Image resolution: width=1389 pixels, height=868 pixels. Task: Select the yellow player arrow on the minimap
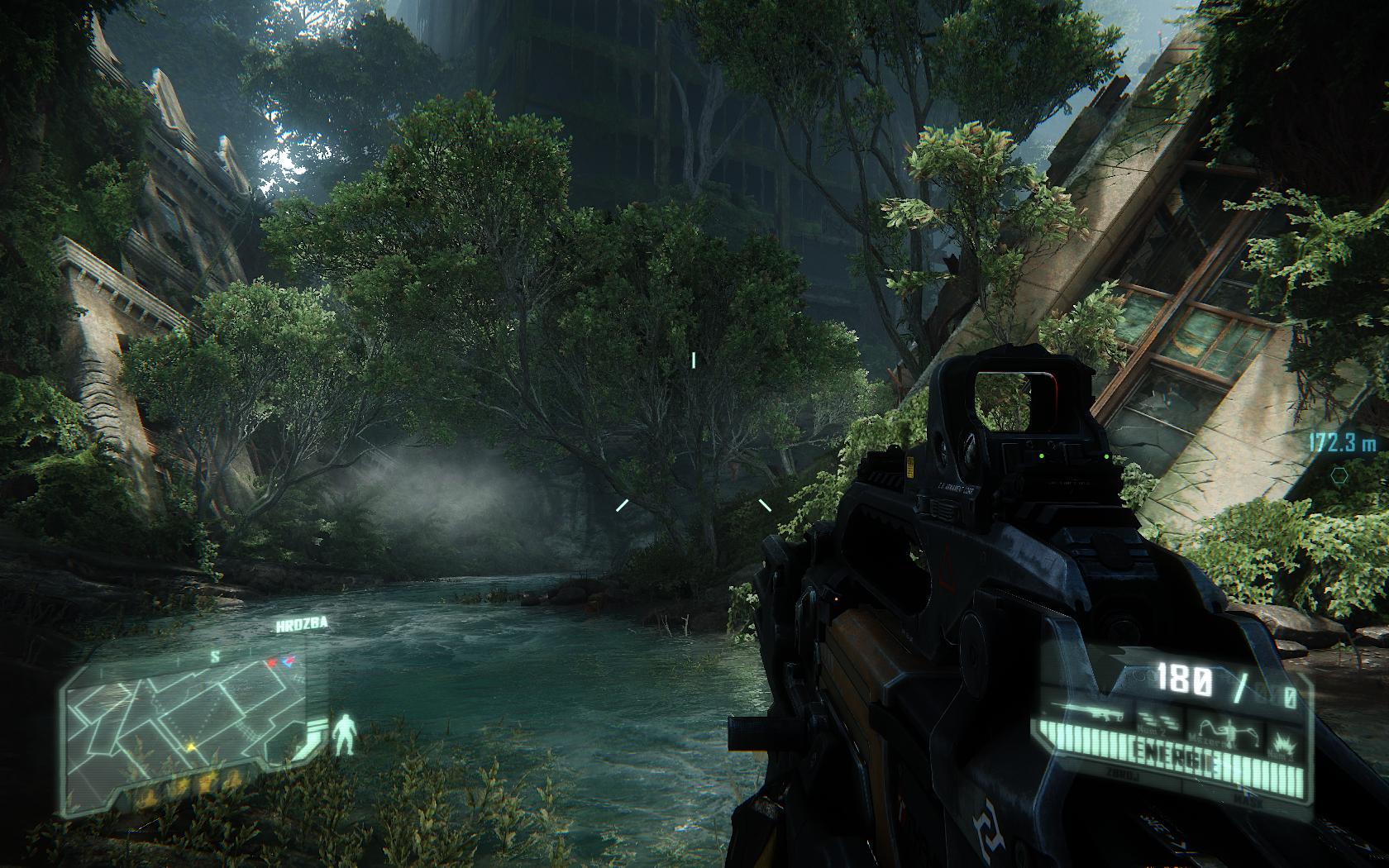pyautogui.click(x=191, y=746)
